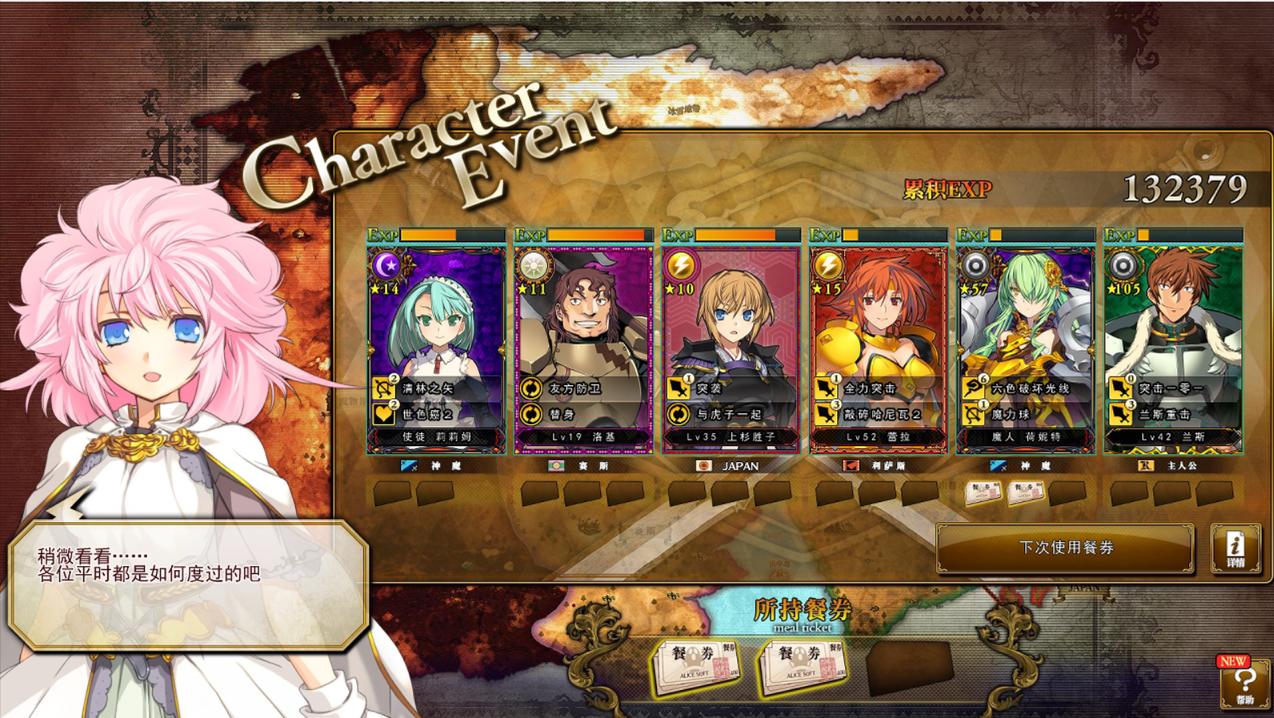Open the 帮助 help button
Screen dimensions: 1274x718
click(1243, 682)
